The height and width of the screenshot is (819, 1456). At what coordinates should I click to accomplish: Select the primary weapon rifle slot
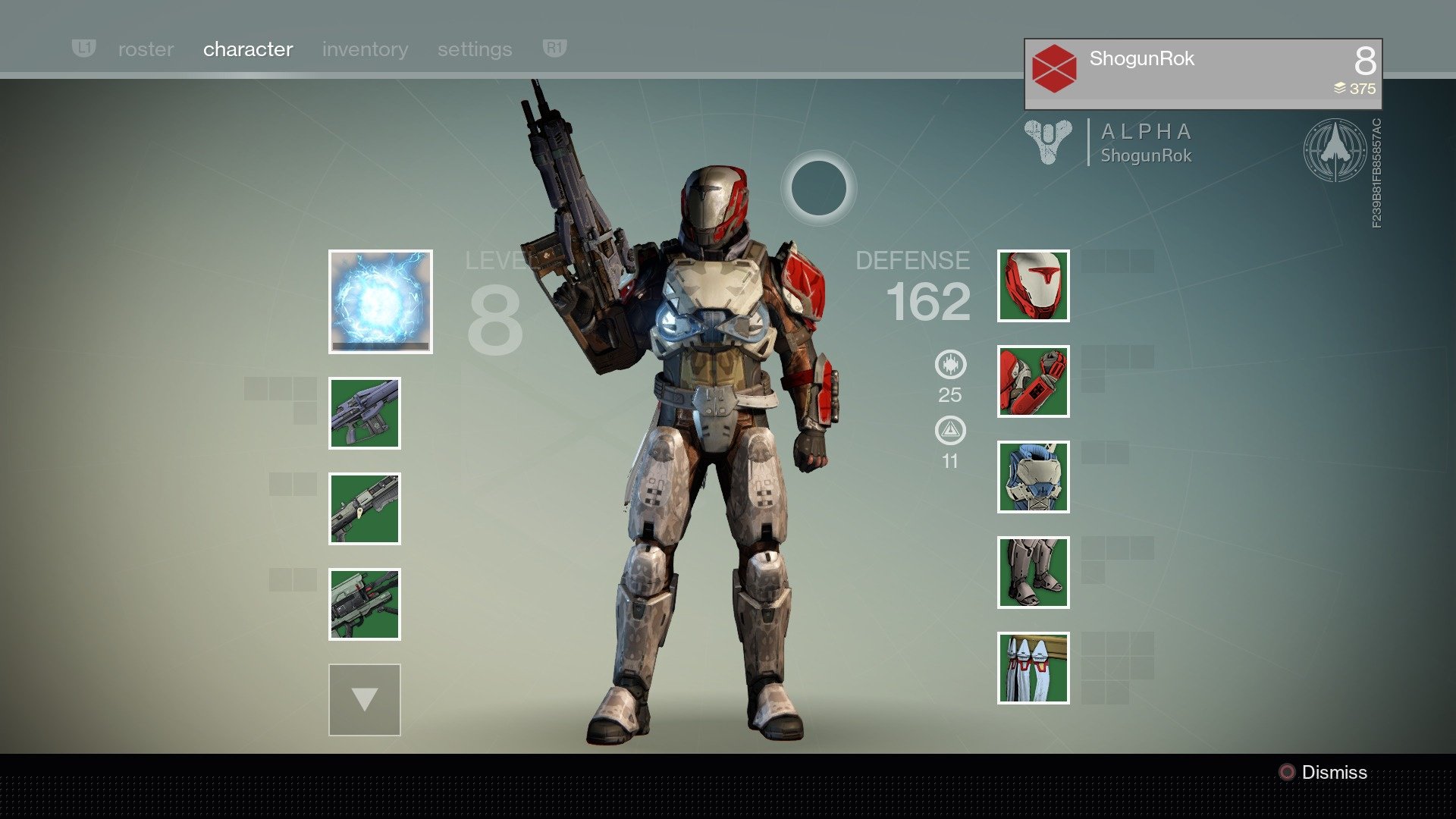pos(365,413)
